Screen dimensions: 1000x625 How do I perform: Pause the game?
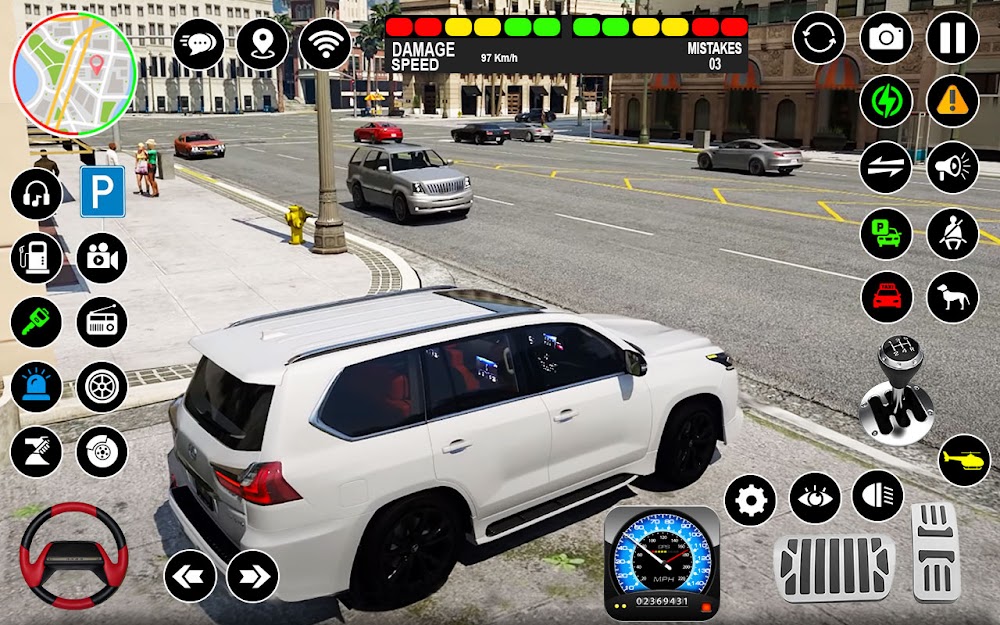point(952,38)
